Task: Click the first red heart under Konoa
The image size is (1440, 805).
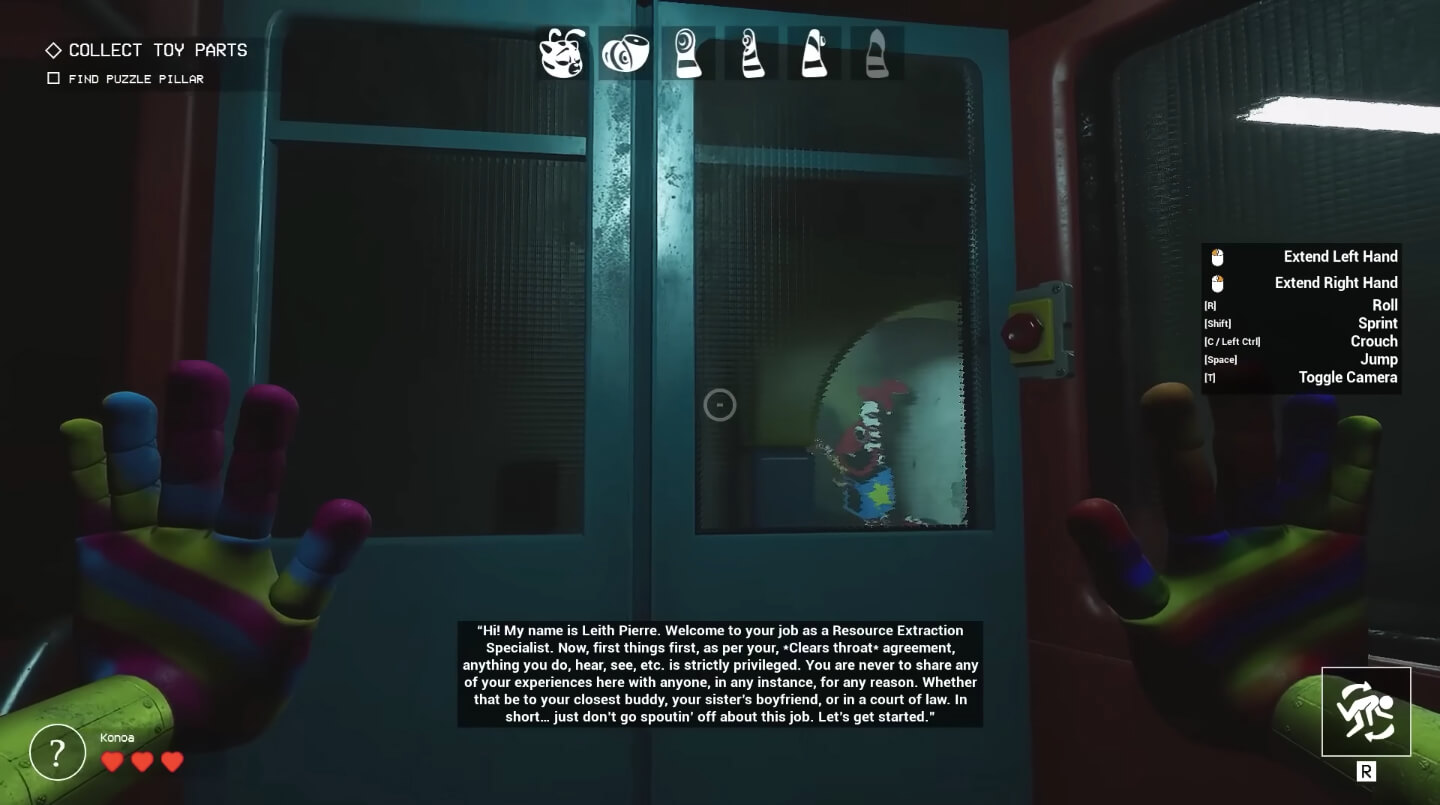Action: click(112, 761)
